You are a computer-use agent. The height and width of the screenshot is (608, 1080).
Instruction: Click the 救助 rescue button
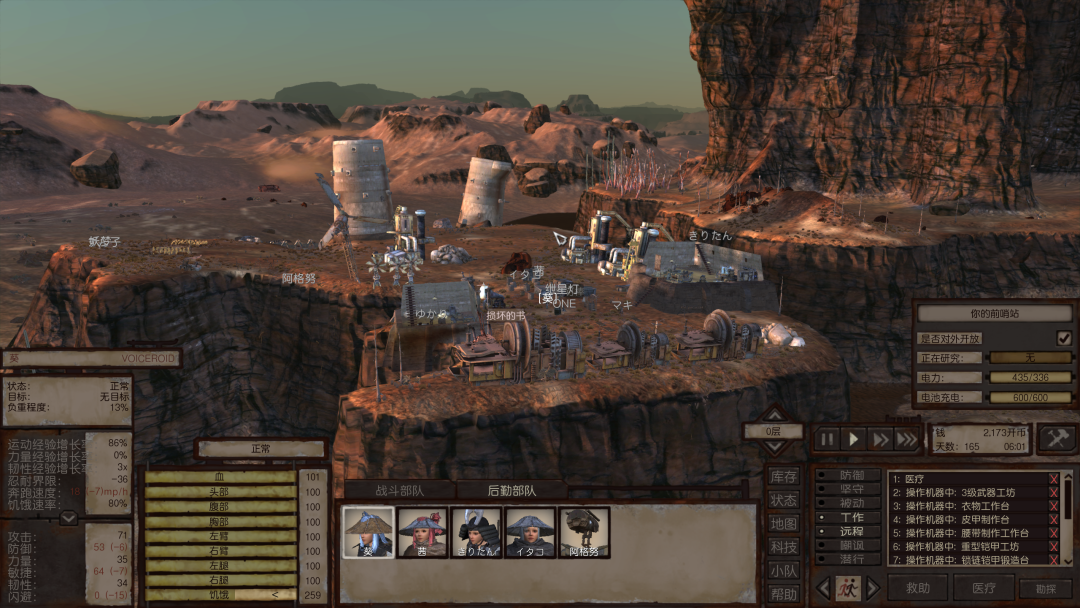917,588
